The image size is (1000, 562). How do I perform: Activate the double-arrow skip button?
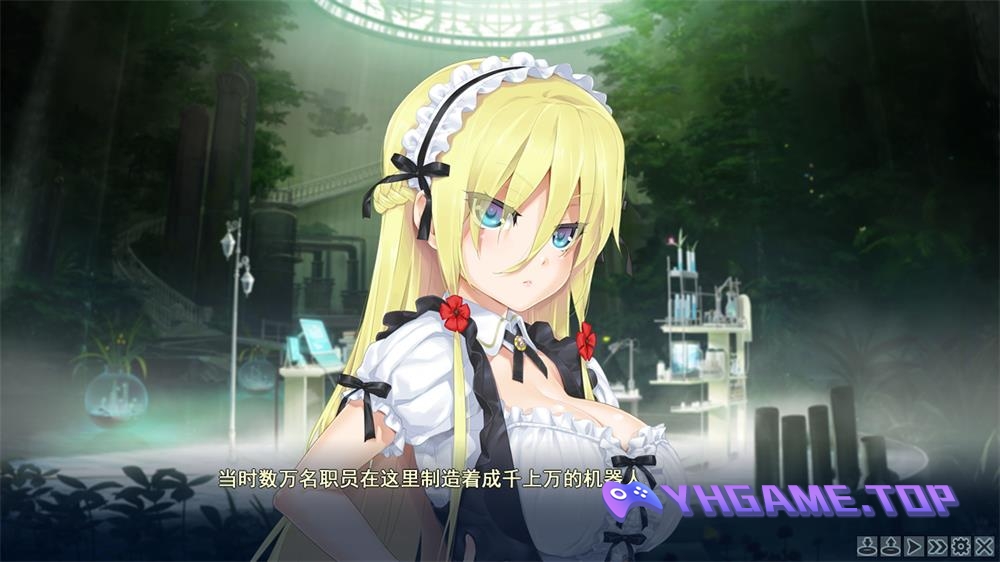pyautogui.click(x=937, y=546)
